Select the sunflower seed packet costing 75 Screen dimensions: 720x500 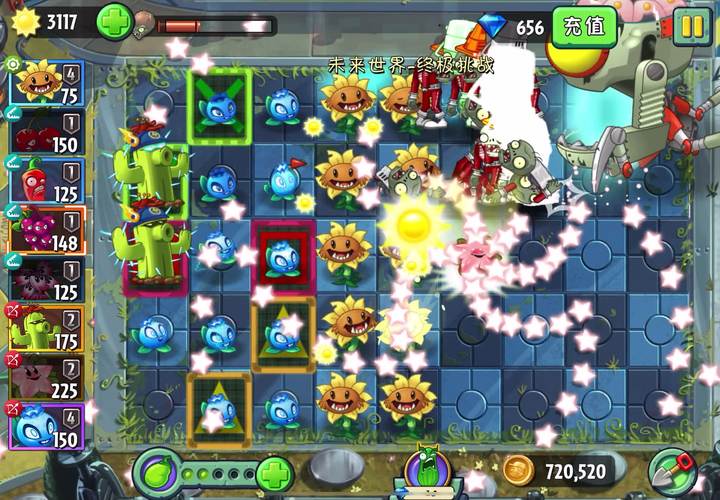45,82
